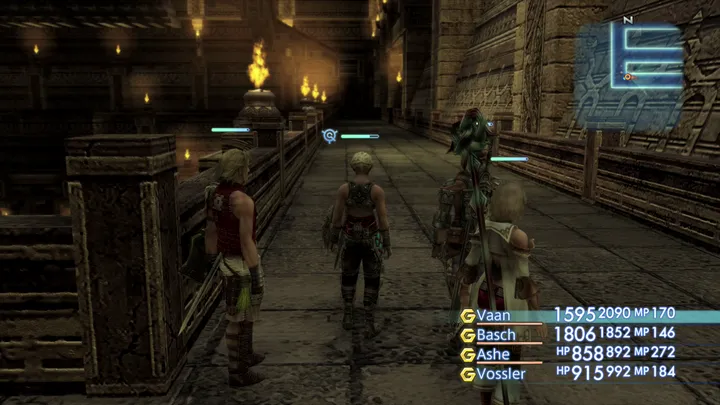The height and width of the screenshot is (405, 720).
Task: Click the gambit icon beside Vaan
Action: click(466, 315)
